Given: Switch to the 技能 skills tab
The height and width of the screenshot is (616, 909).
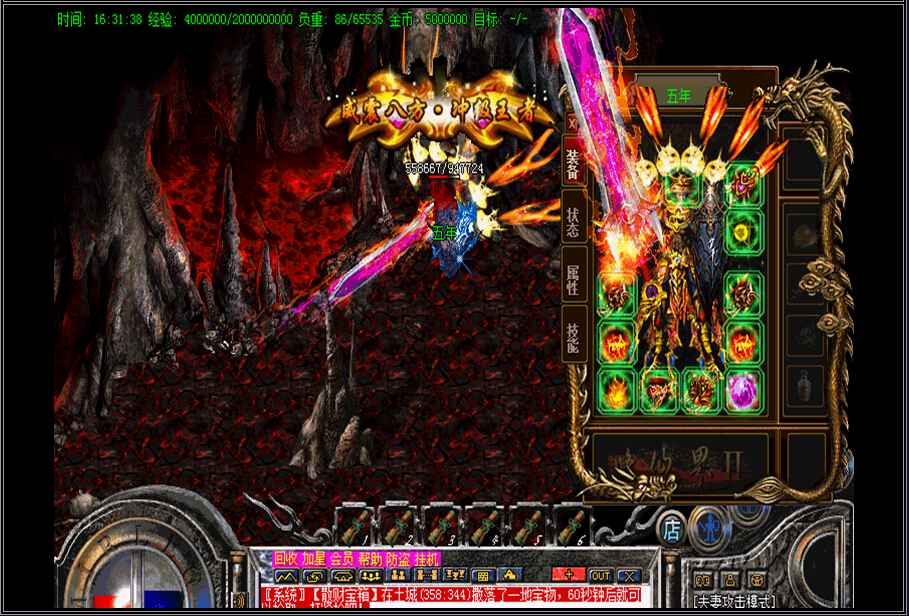Looking at the screenshot, I should [x=573, y=336].
